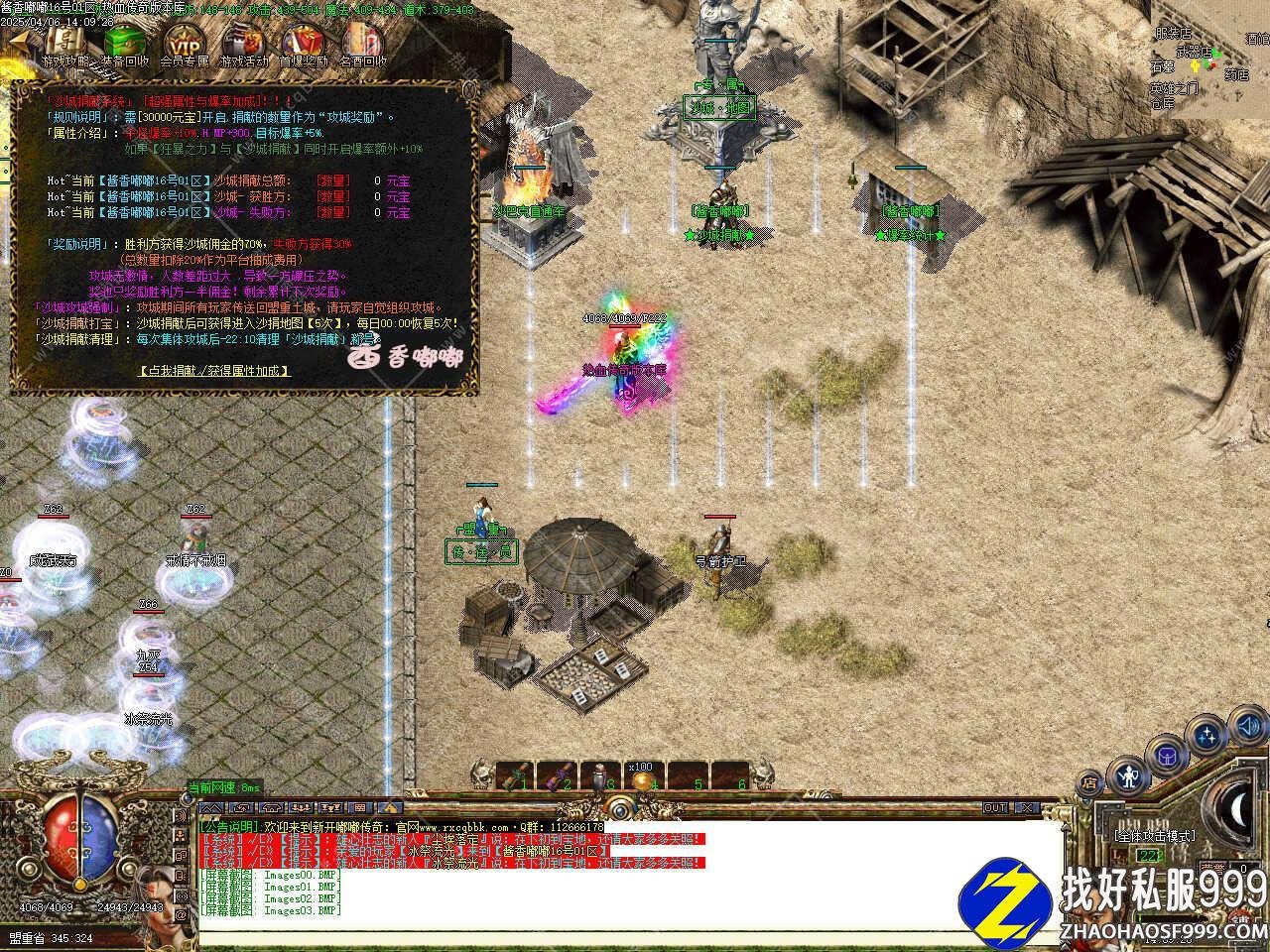Image resolution: width=1270 pixels, height=952 pixels.
Task: Open 装备回收 green chest menu
Action: (x=125, y=43)
